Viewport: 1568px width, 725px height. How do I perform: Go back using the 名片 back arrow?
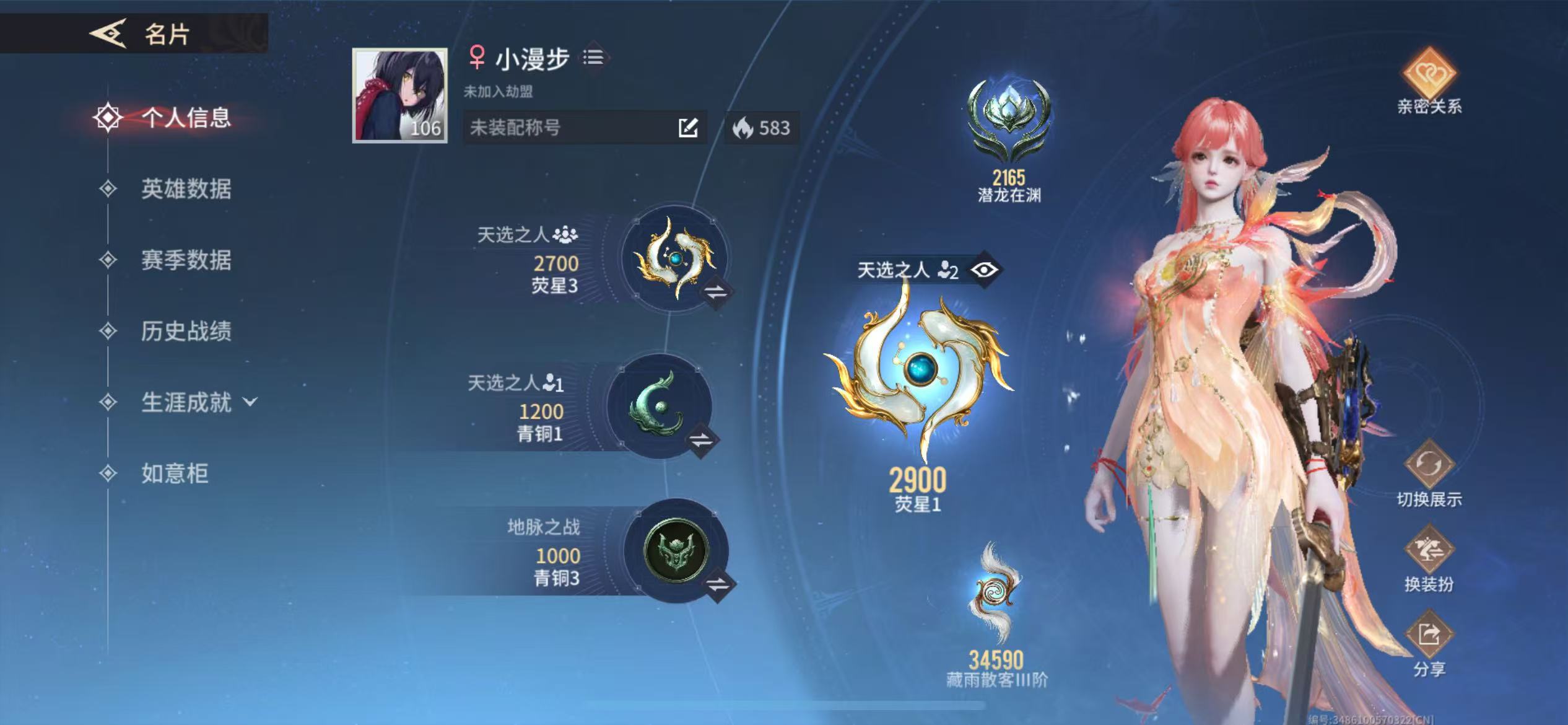tap(109, 33)
